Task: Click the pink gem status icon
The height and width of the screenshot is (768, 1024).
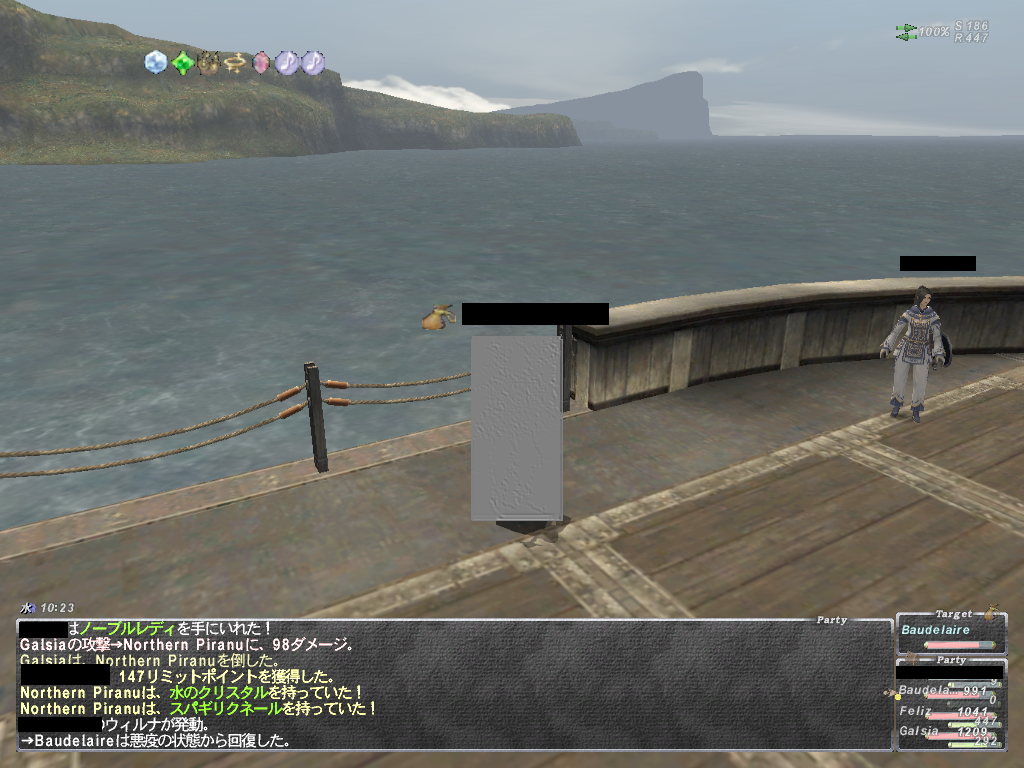Action: click(x=261, y=63)
